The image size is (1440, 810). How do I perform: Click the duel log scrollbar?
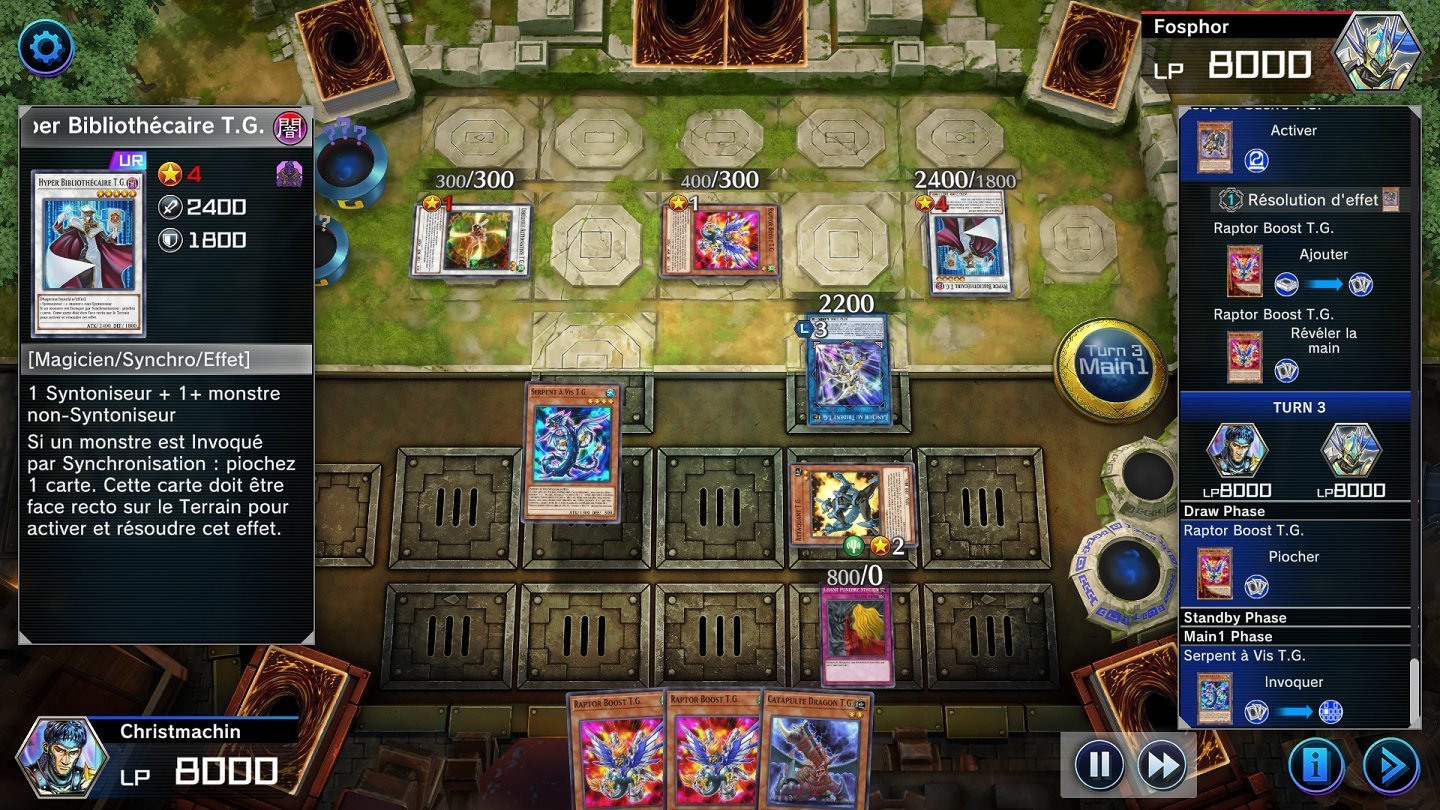point(1414,689)
